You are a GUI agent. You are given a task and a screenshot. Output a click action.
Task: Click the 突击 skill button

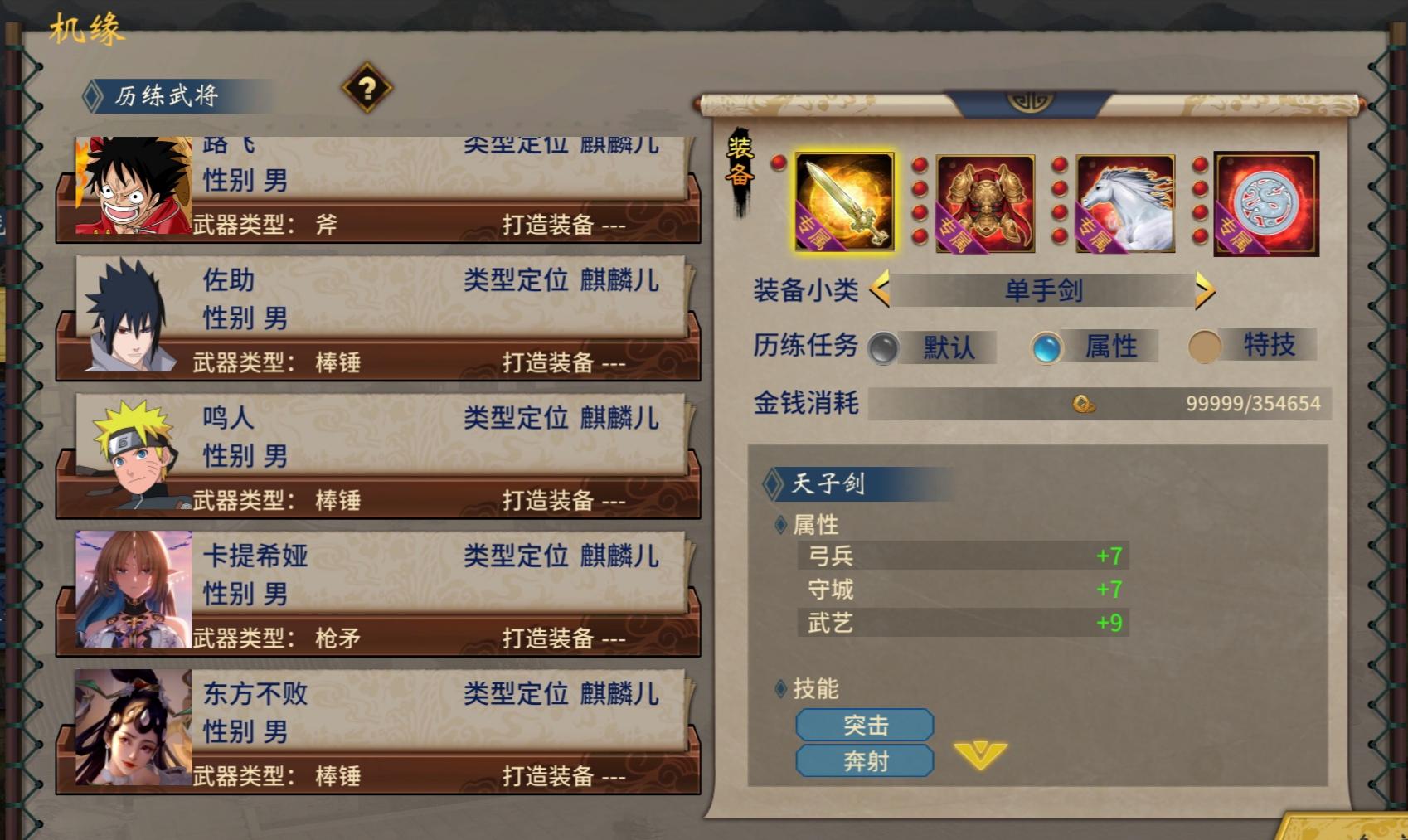click(864, 724)
